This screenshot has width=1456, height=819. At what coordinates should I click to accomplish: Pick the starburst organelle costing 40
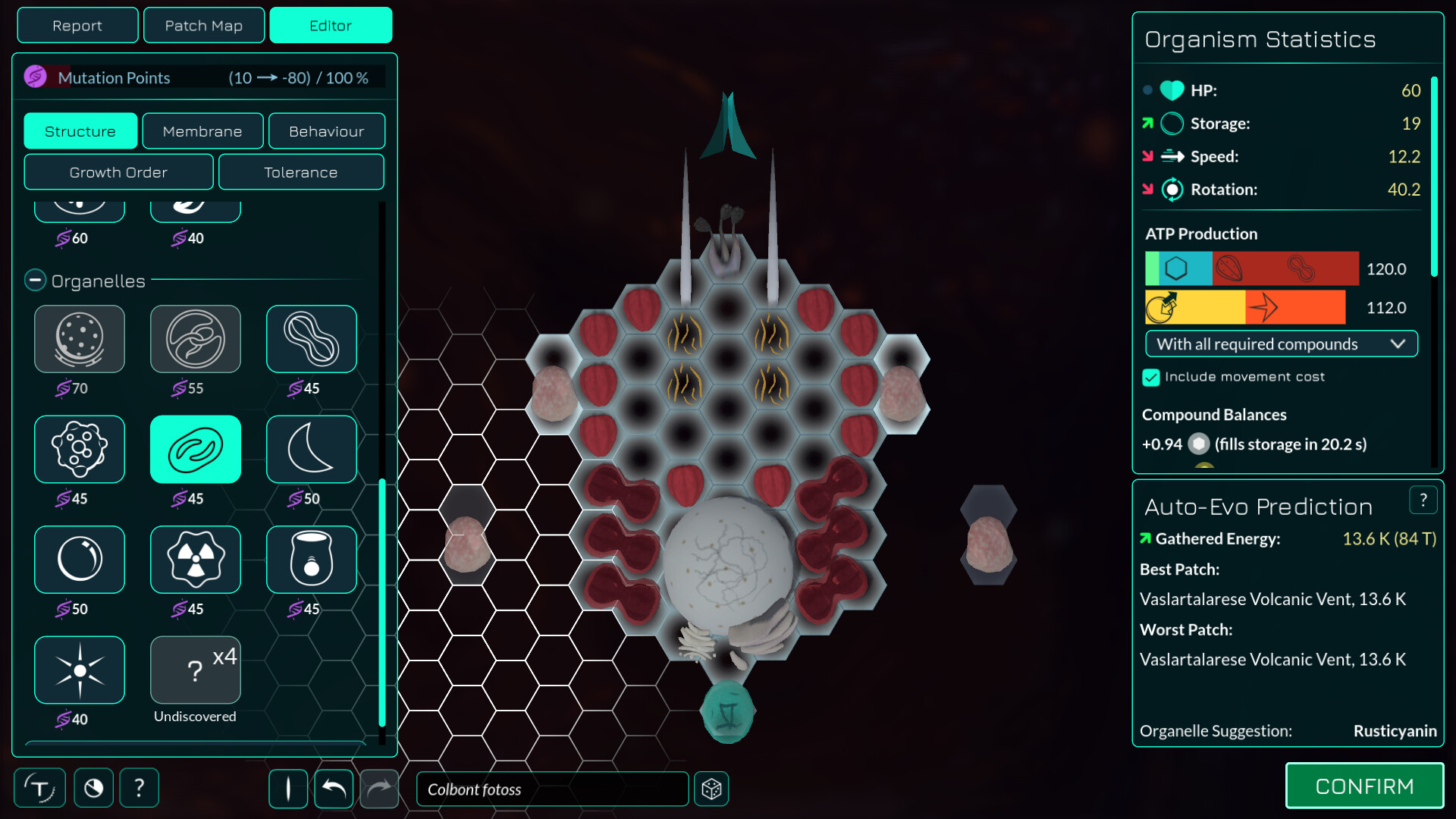79,670
